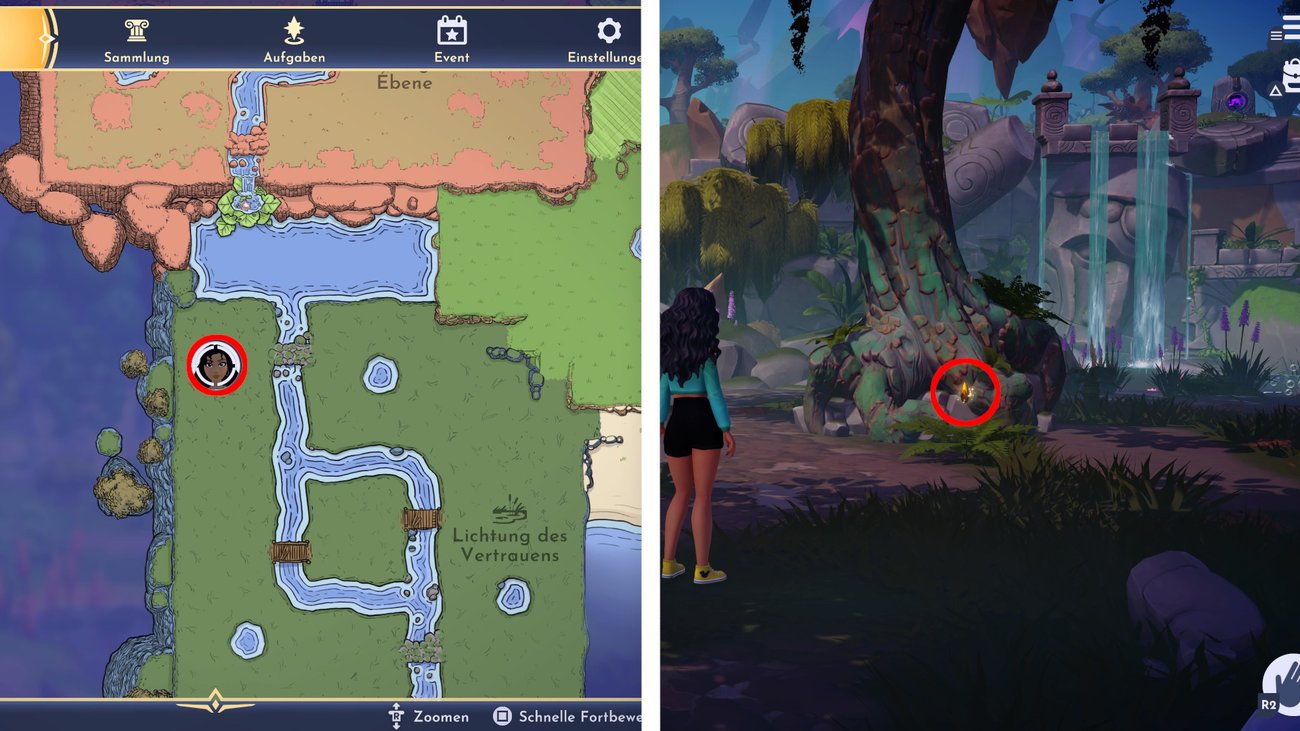The image size is (1300, 731).
Task: Activate Schnelle Fortbewegung fast travel
Action: coord(575,716)
